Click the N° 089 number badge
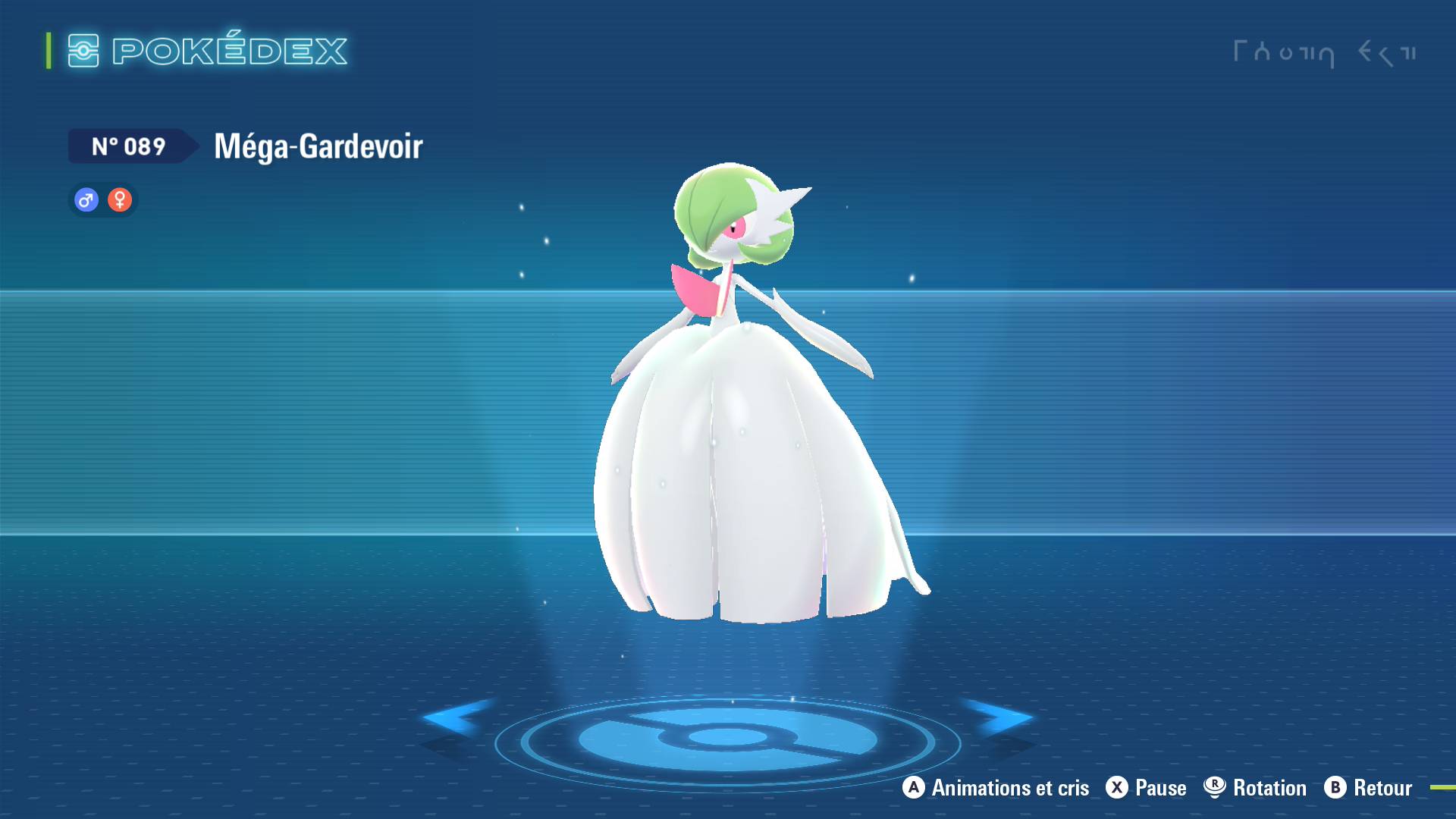 (x=129, y=146)
